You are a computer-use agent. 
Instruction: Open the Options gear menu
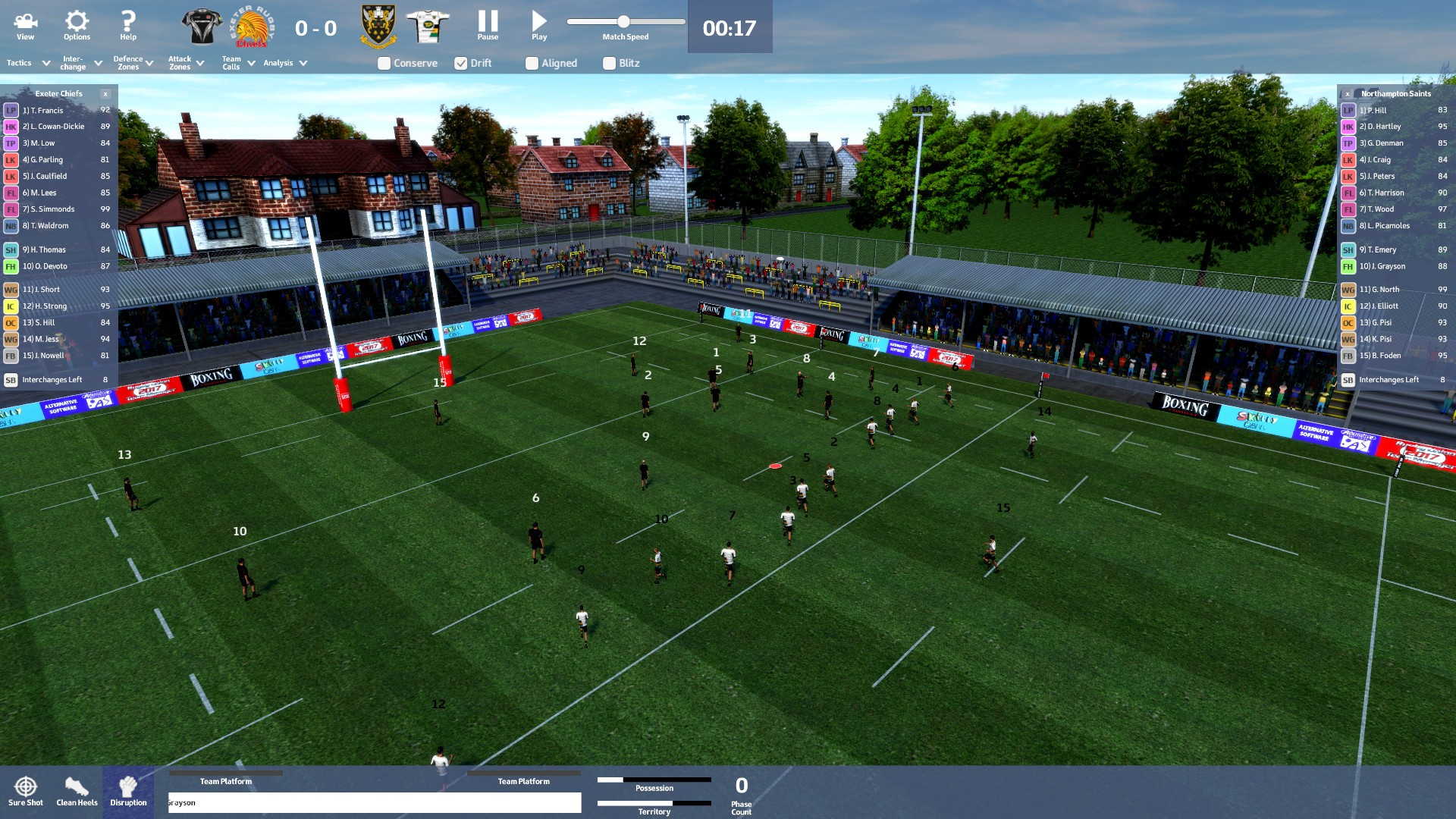(x=77, y=26)
